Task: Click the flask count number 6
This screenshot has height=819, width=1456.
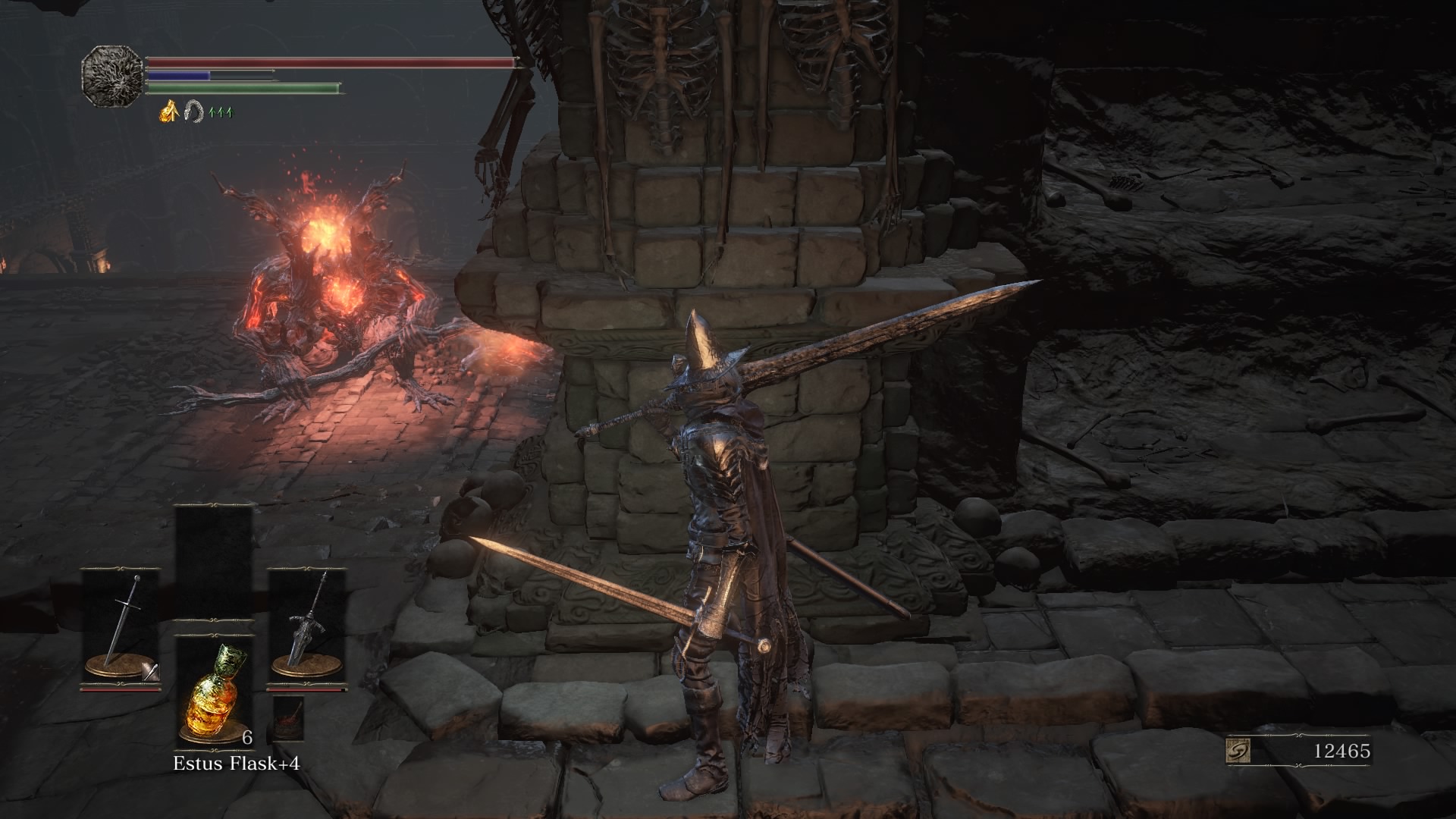Action: click(246, 738)
